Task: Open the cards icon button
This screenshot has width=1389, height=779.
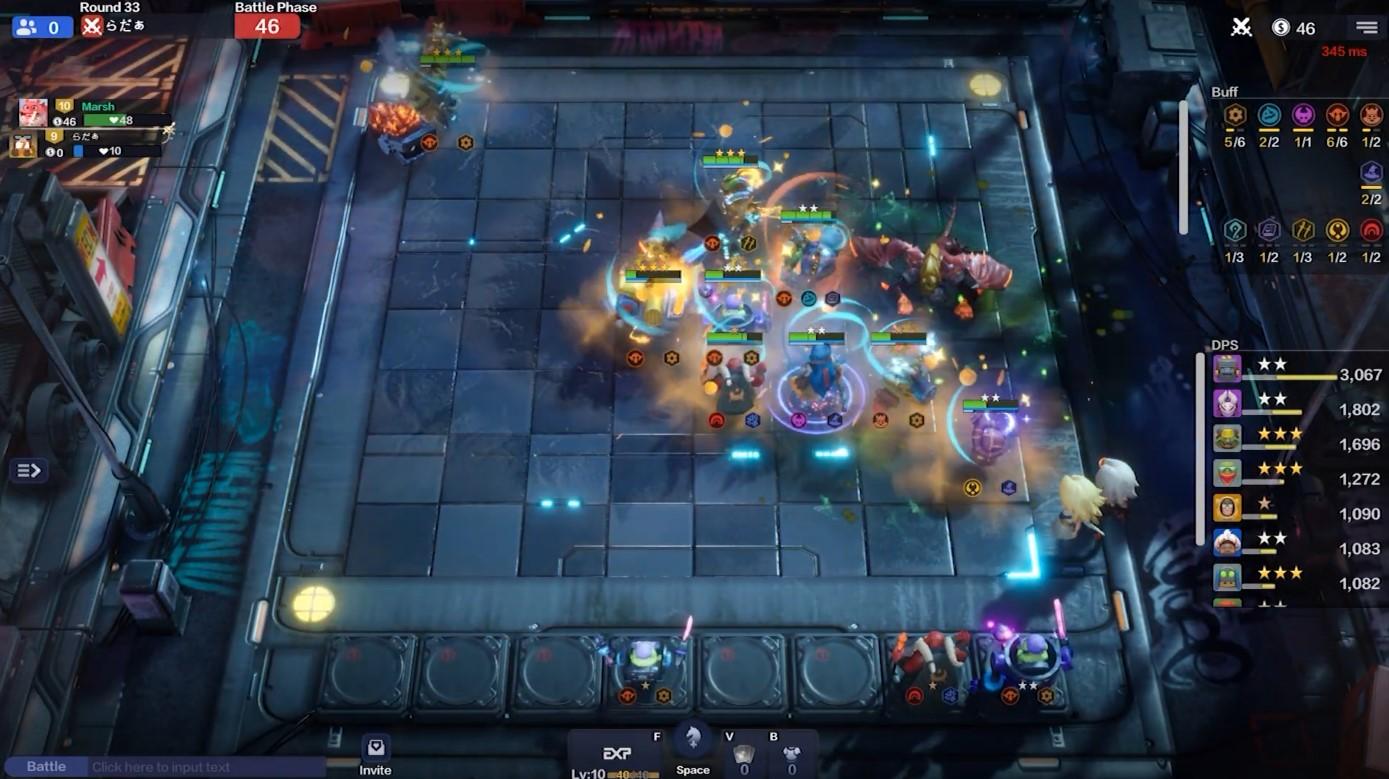Action: (x=743, y=755)
